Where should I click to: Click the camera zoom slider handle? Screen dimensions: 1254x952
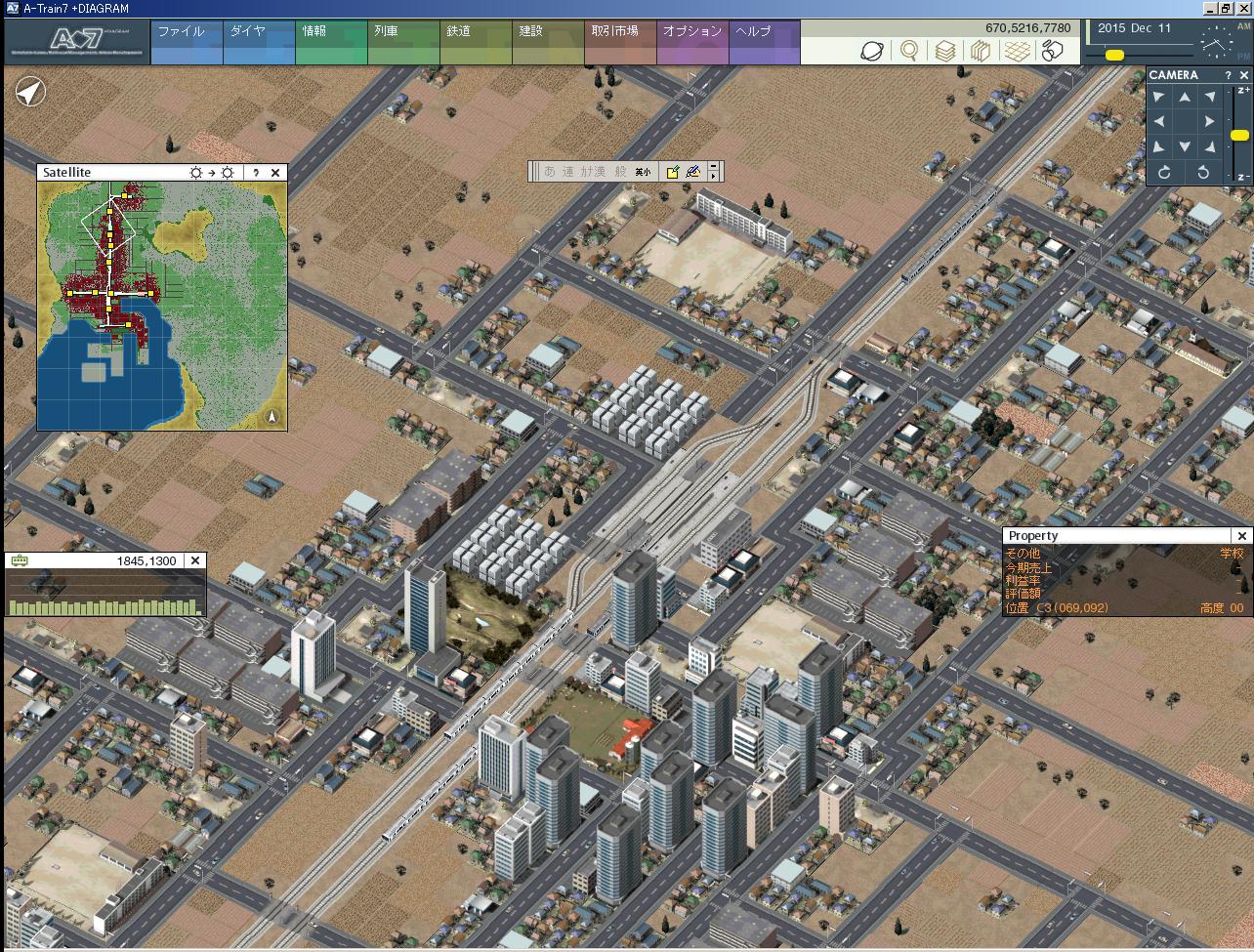coord(1239,135)
